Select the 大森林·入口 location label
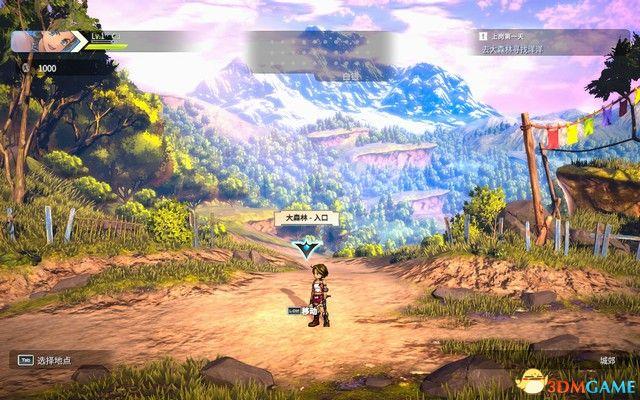This screenshot has width=640, height=400. click(x=307, y=217)
